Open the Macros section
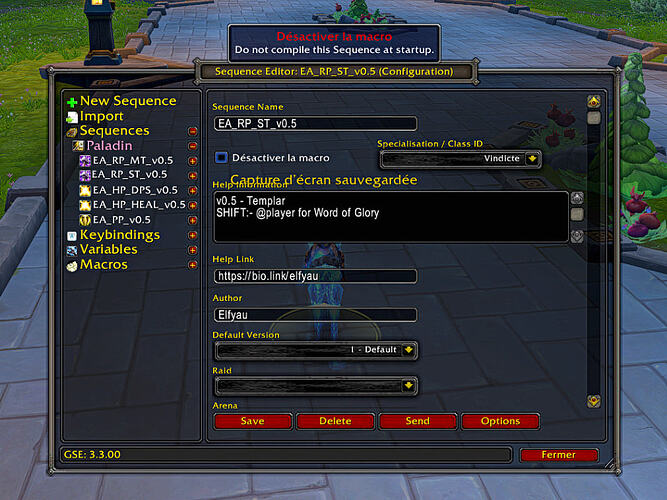Screen dimensions: 667x500 103,265
